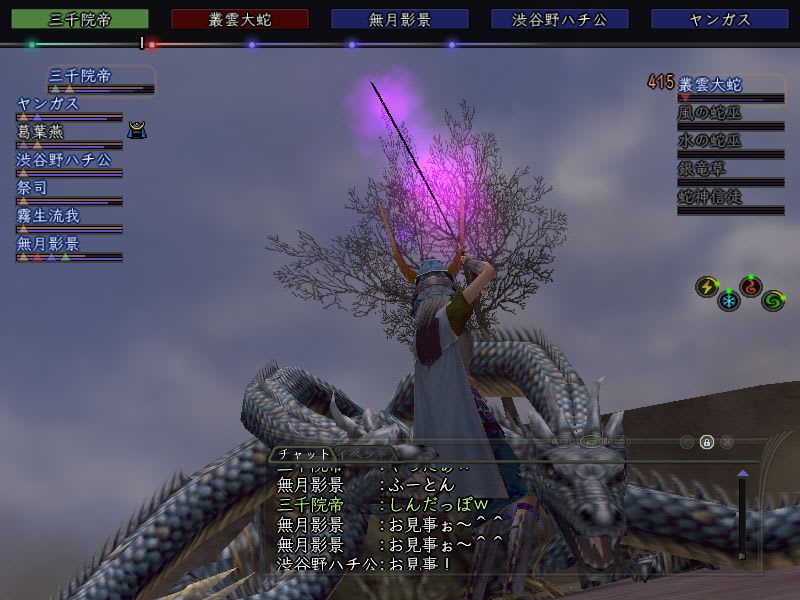800x600 pixels.
Task: Click the blue snowflake icon
Action: pyautogui.click(x=729, y=300)
